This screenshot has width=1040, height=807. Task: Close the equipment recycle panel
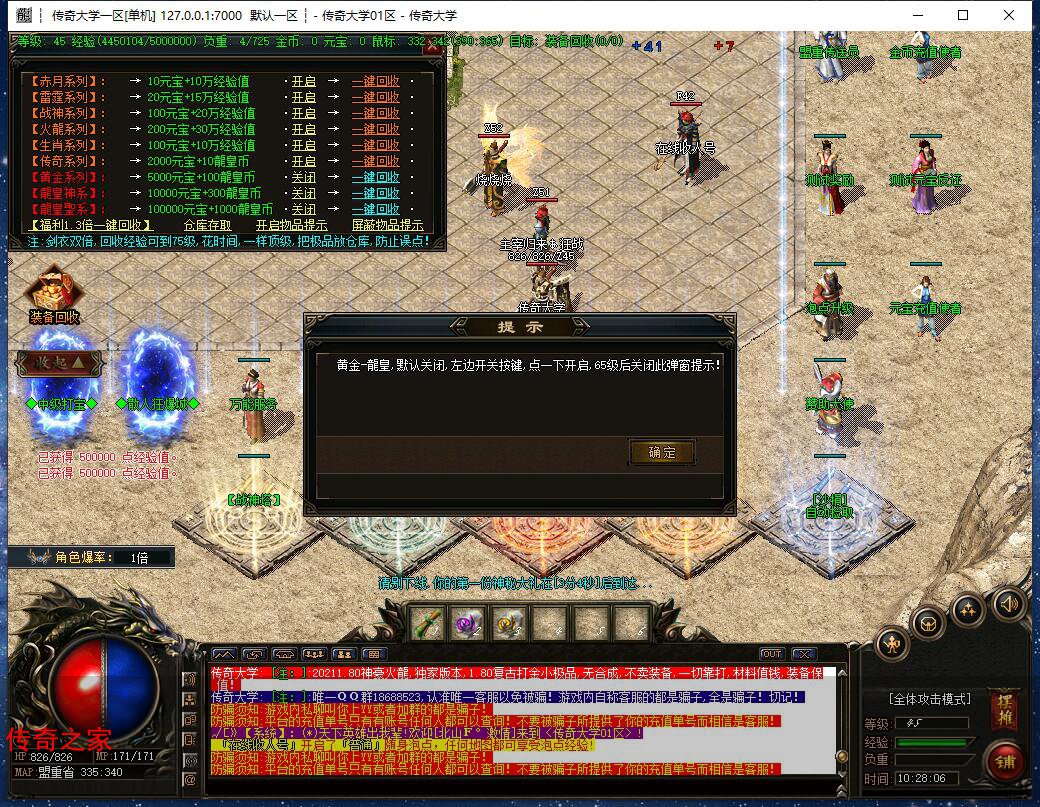point(432,46)
